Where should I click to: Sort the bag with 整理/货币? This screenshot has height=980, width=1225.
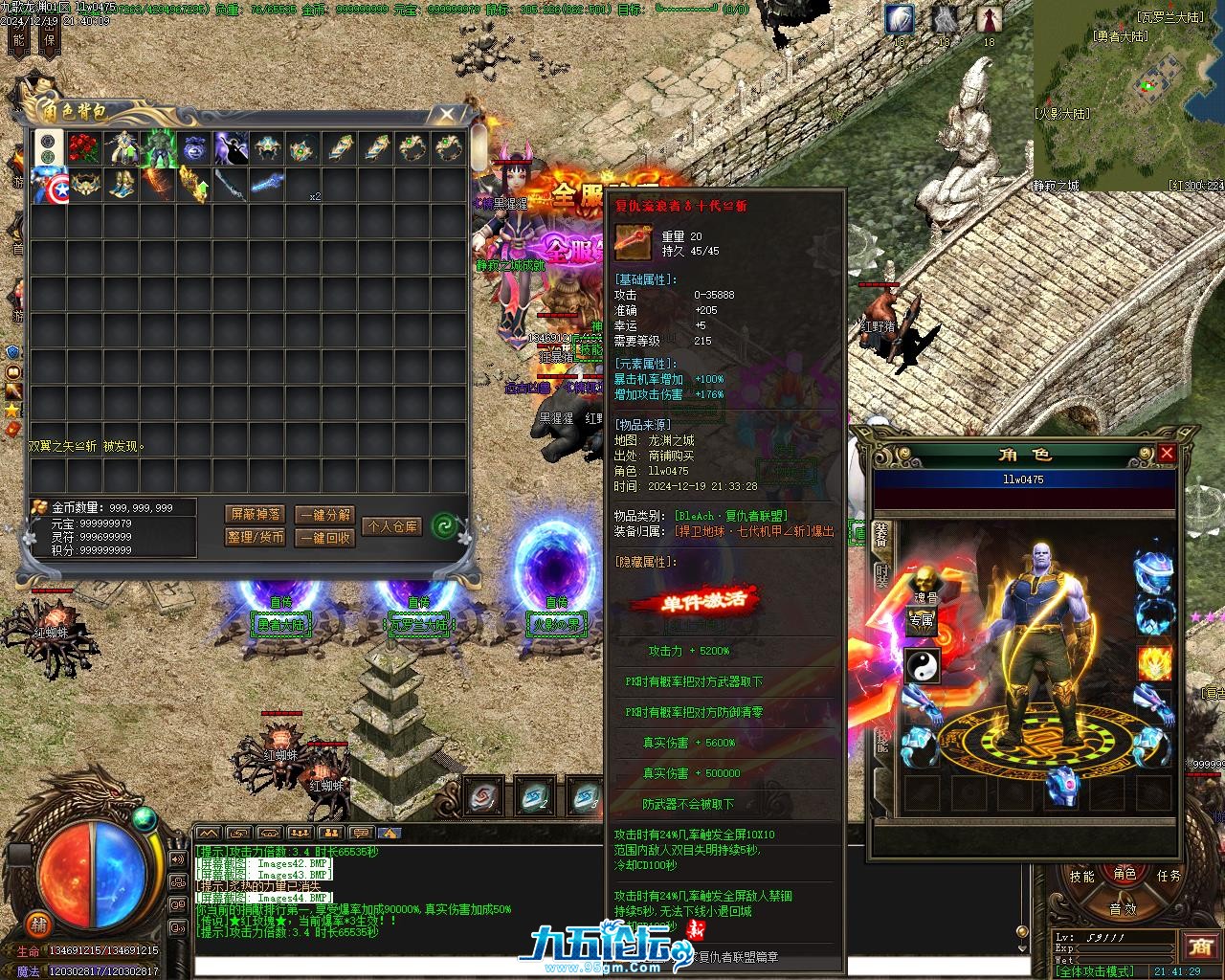point(255,538)
